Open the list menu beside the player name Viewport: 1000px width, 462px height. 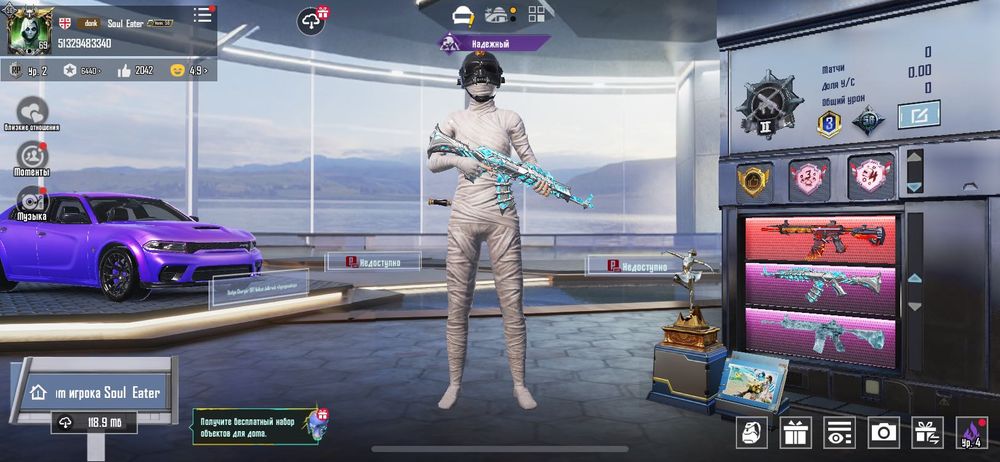[x=203, y=15]
